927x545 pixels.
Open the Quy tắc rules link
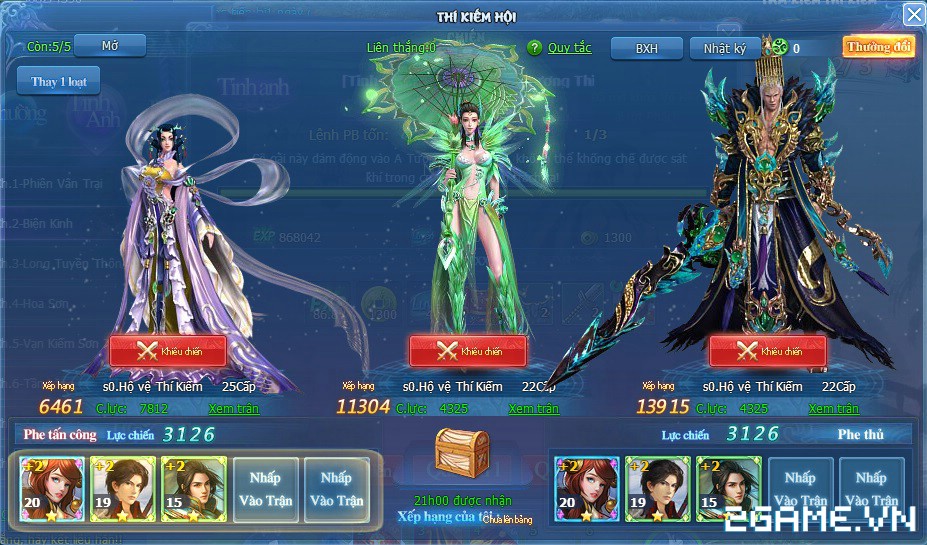click(569, 48)
